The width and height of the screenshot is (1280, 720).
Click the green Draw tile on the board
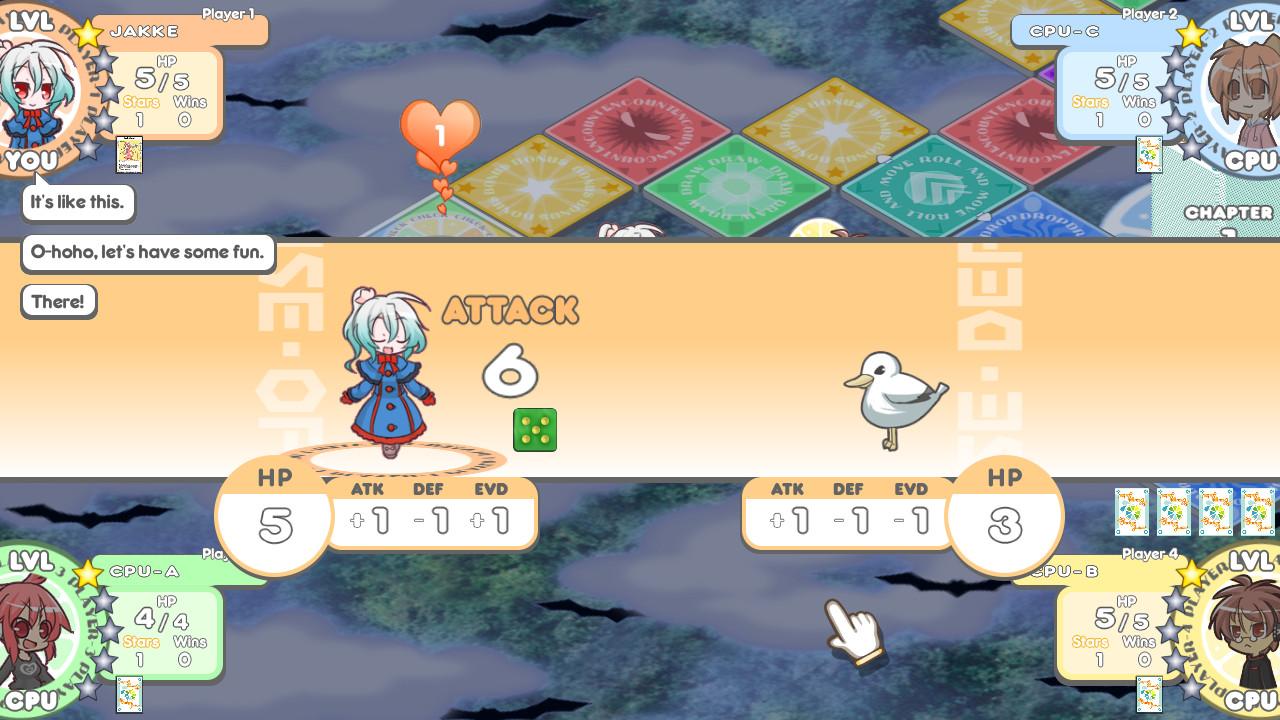point(735,185)
